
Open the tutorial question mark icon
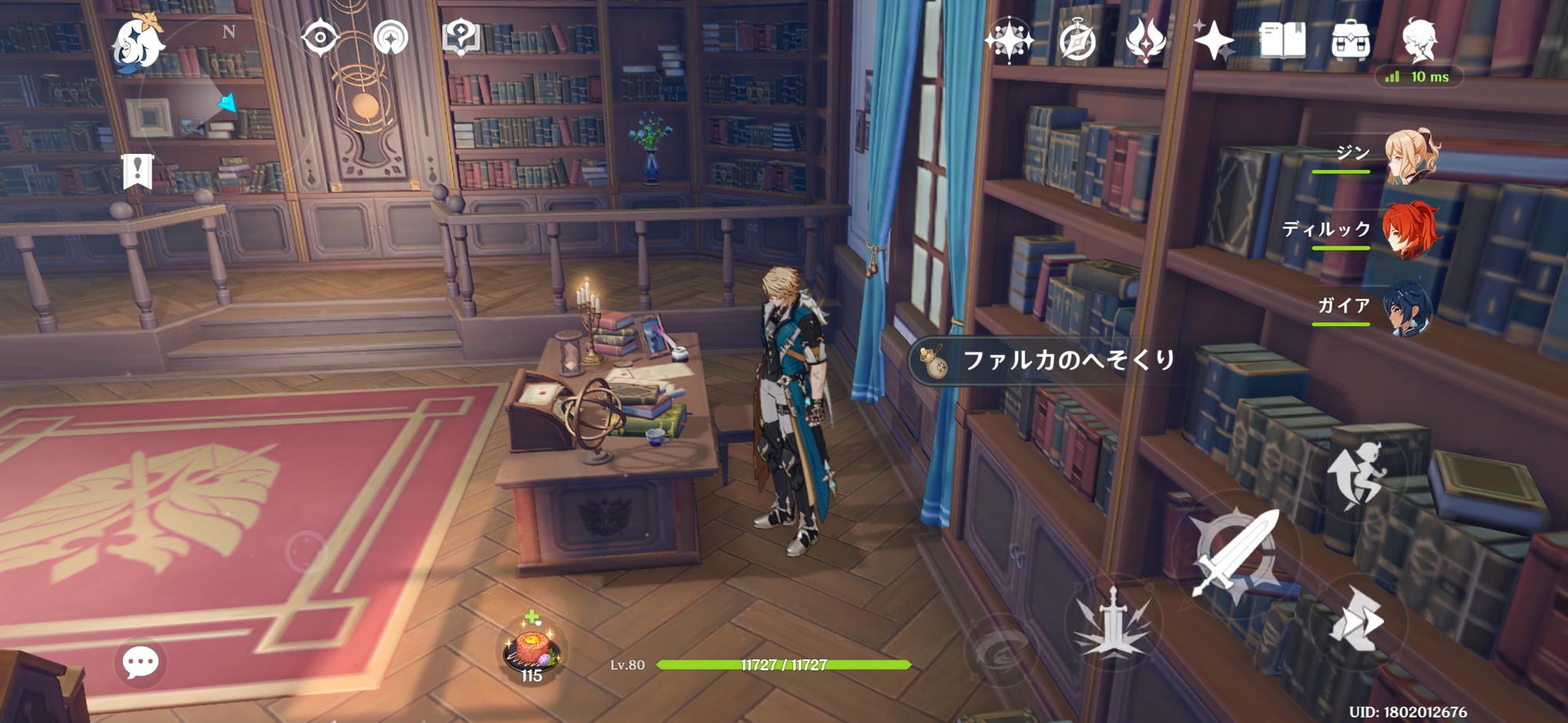(x=461, y=37)
